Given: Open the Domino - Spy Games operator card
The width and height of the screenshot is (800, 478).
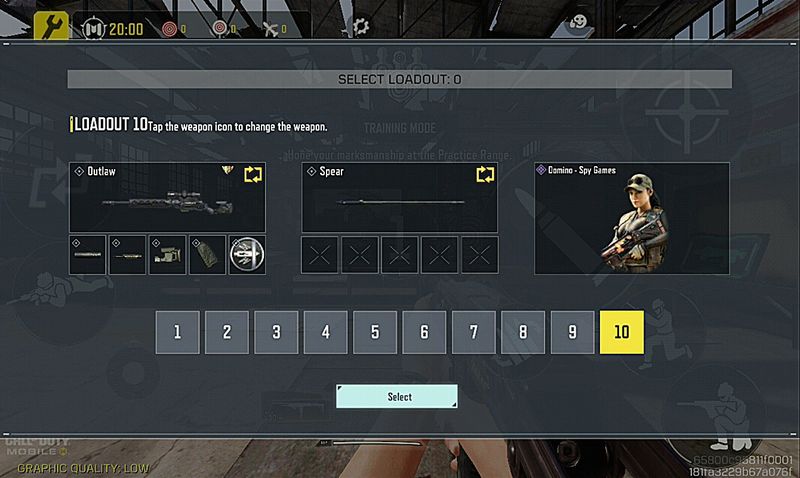Looking at the screenshot, I should pyautogui.click(x=632, y=218).
